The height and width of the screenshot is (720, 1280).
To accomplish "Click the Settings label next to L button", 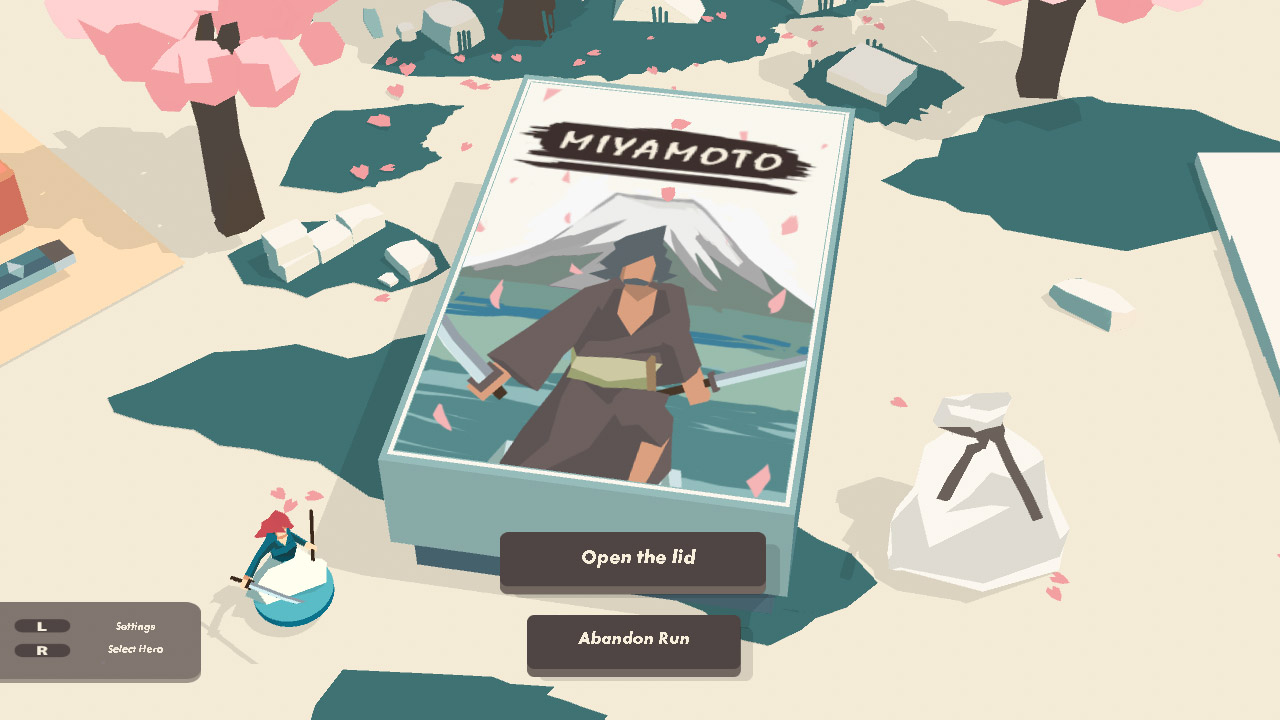I will 135,626.
